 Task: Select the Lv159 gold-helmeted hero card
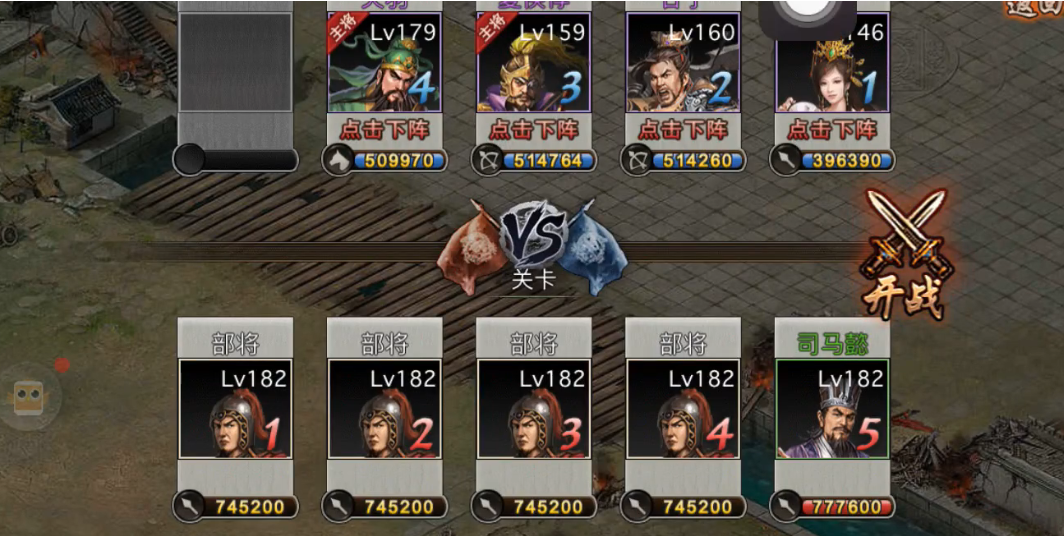[x=534, y=62]
